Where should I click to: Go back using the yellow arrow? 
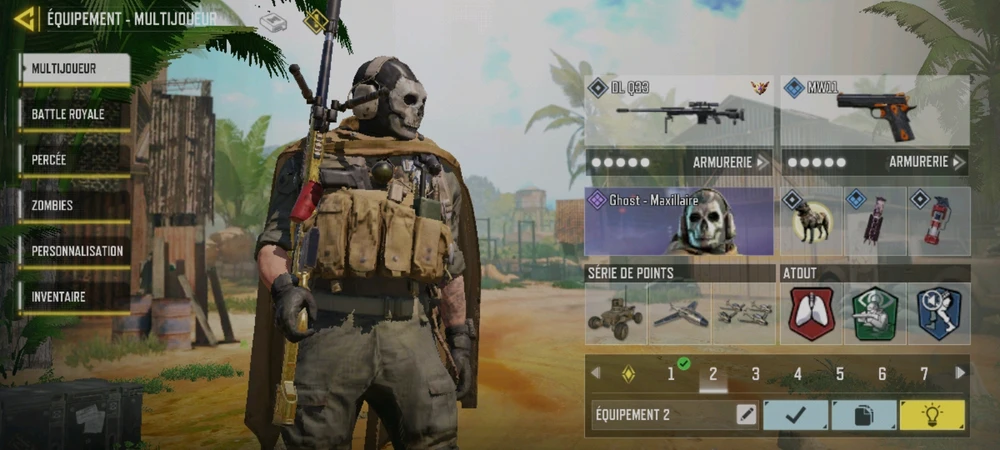click(25, 18)
